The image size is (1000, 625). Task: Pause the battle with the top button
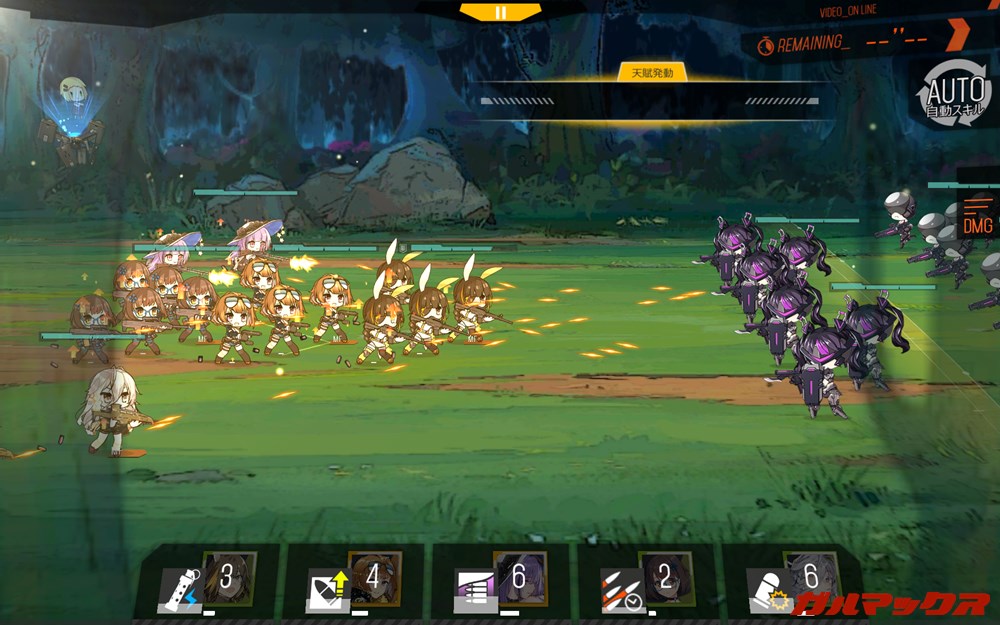click(x=500, y=12)
